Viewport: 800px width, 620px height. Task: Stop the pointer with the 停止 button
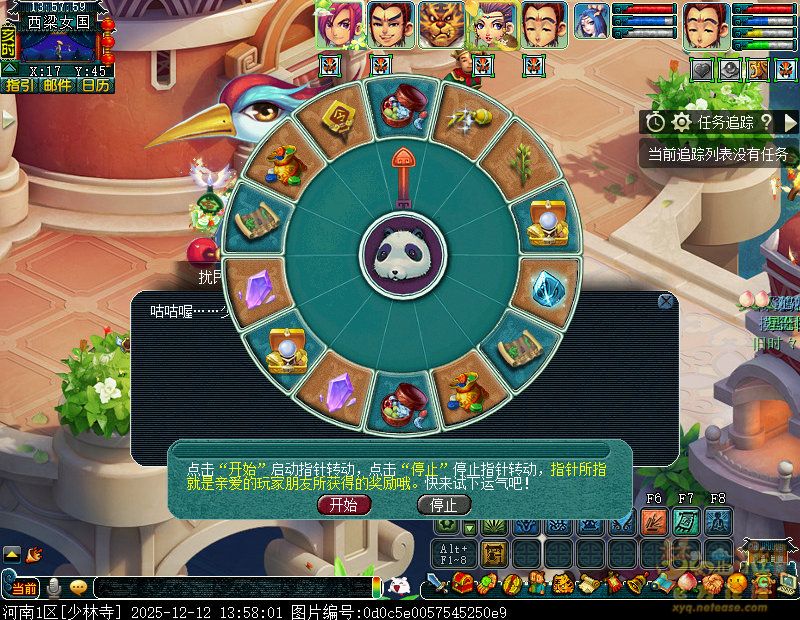click(443, 505)
